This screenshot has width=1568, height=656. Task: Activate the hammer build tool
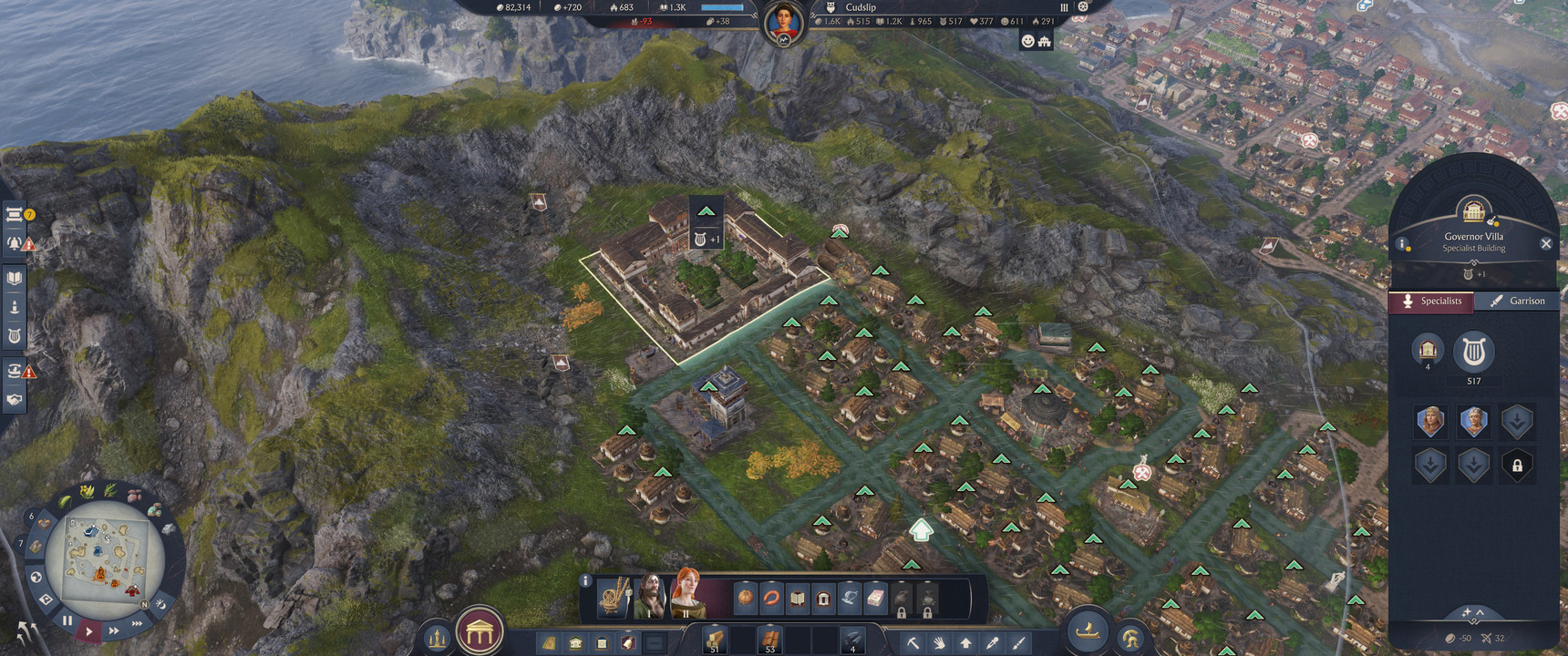click(x=912, y=643)
